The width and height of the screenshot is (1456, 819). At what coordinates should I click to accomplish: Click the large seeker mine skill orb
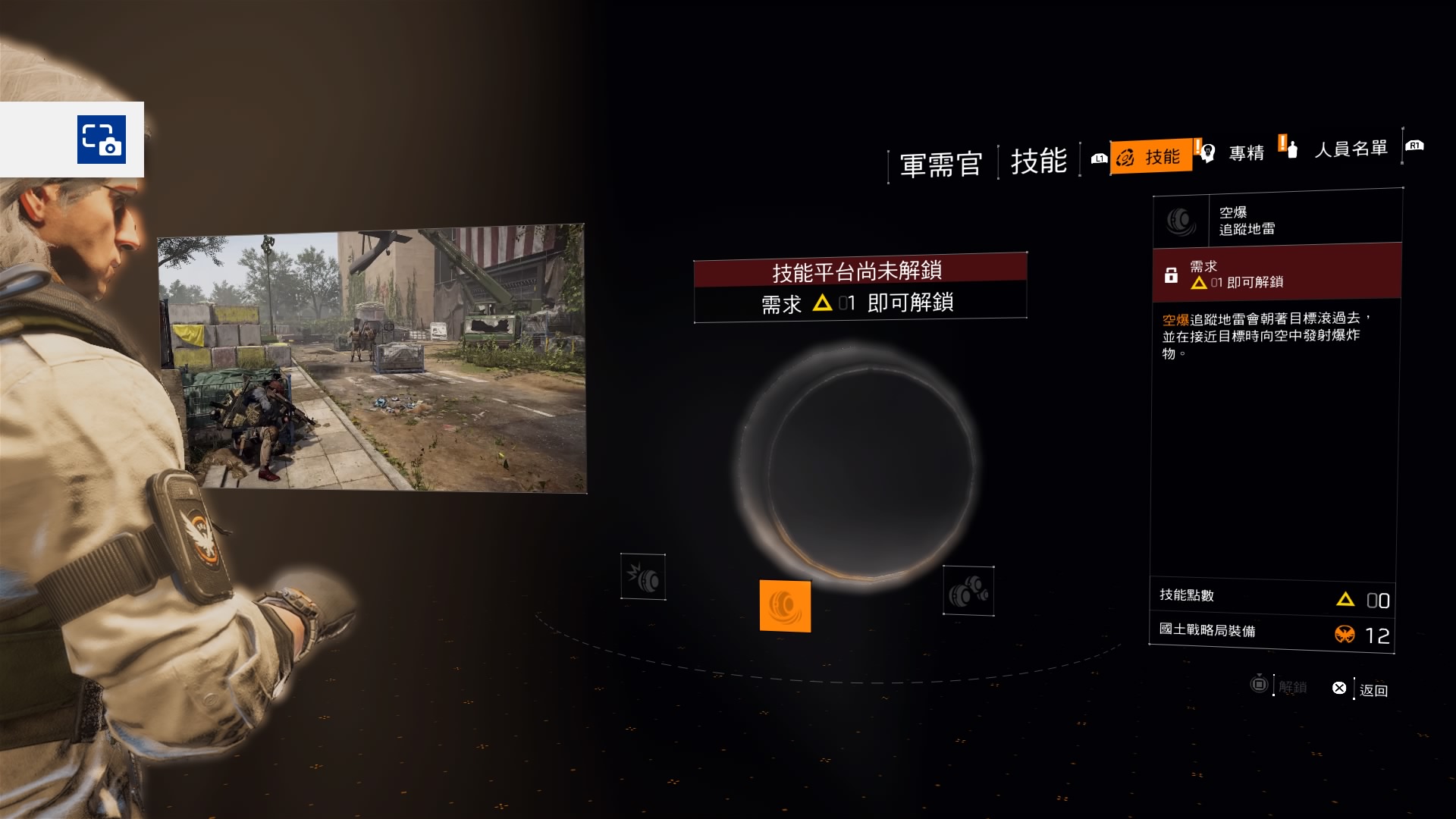click(x=858, y=463)
